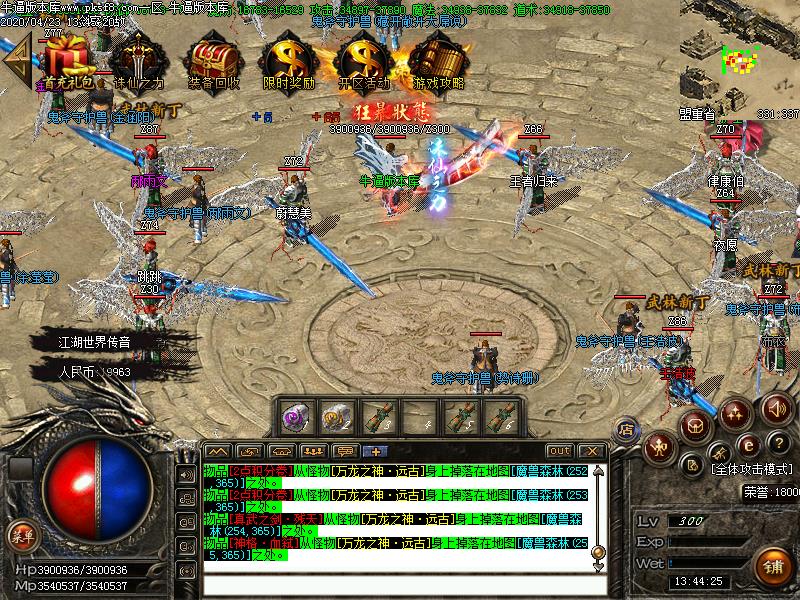Close the chat window with the X button

click(591, 451)
